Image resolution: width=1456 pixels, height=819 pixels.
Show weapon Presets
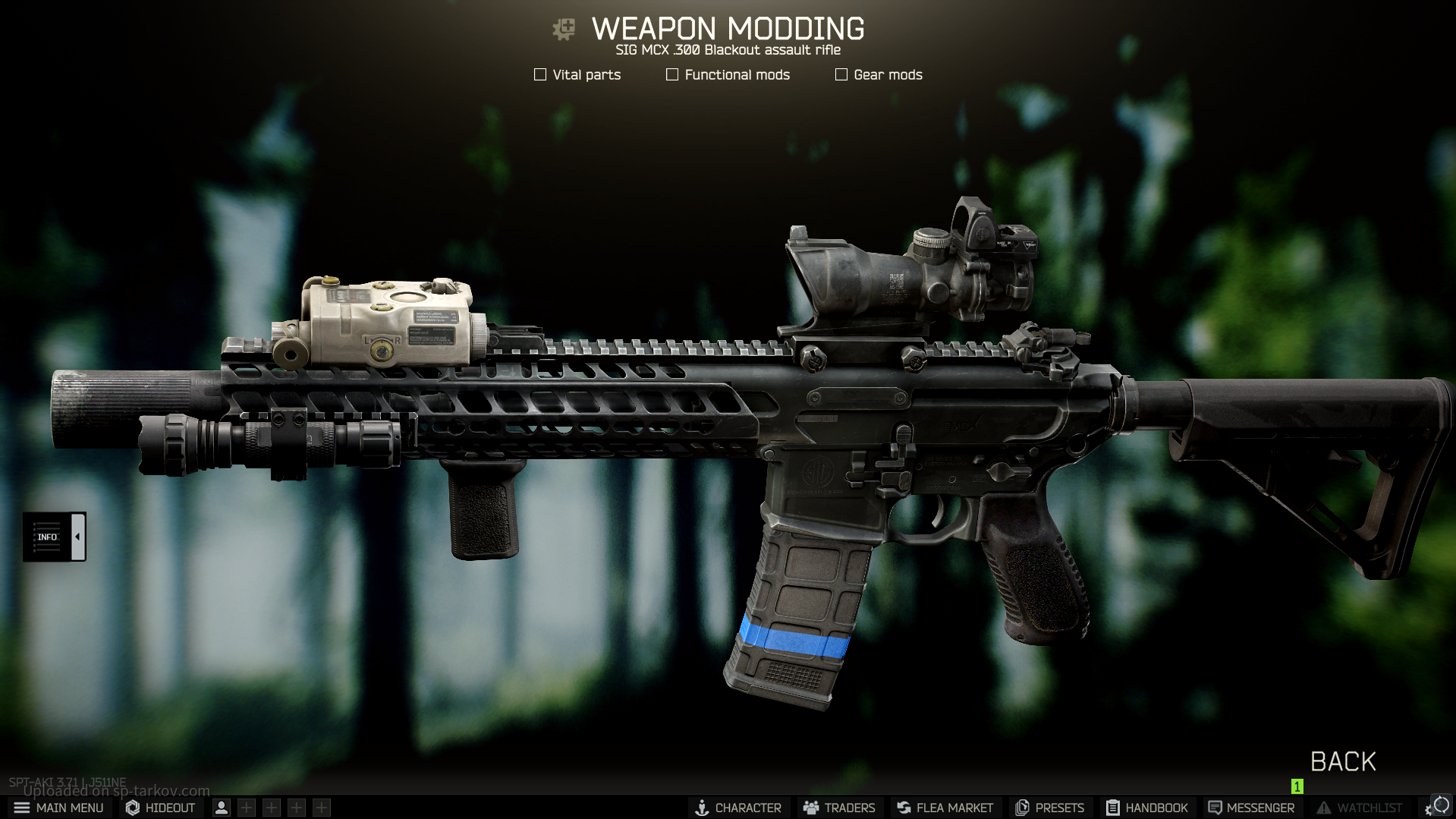(1049, 808)
